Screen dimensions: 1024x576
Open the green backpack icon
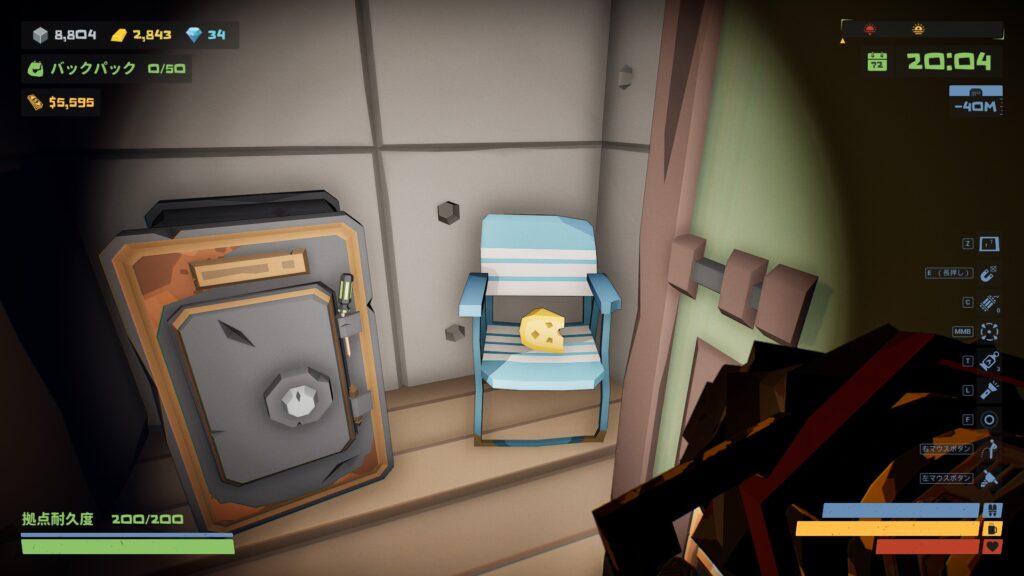pyautogui.click(x=36, y=70)
